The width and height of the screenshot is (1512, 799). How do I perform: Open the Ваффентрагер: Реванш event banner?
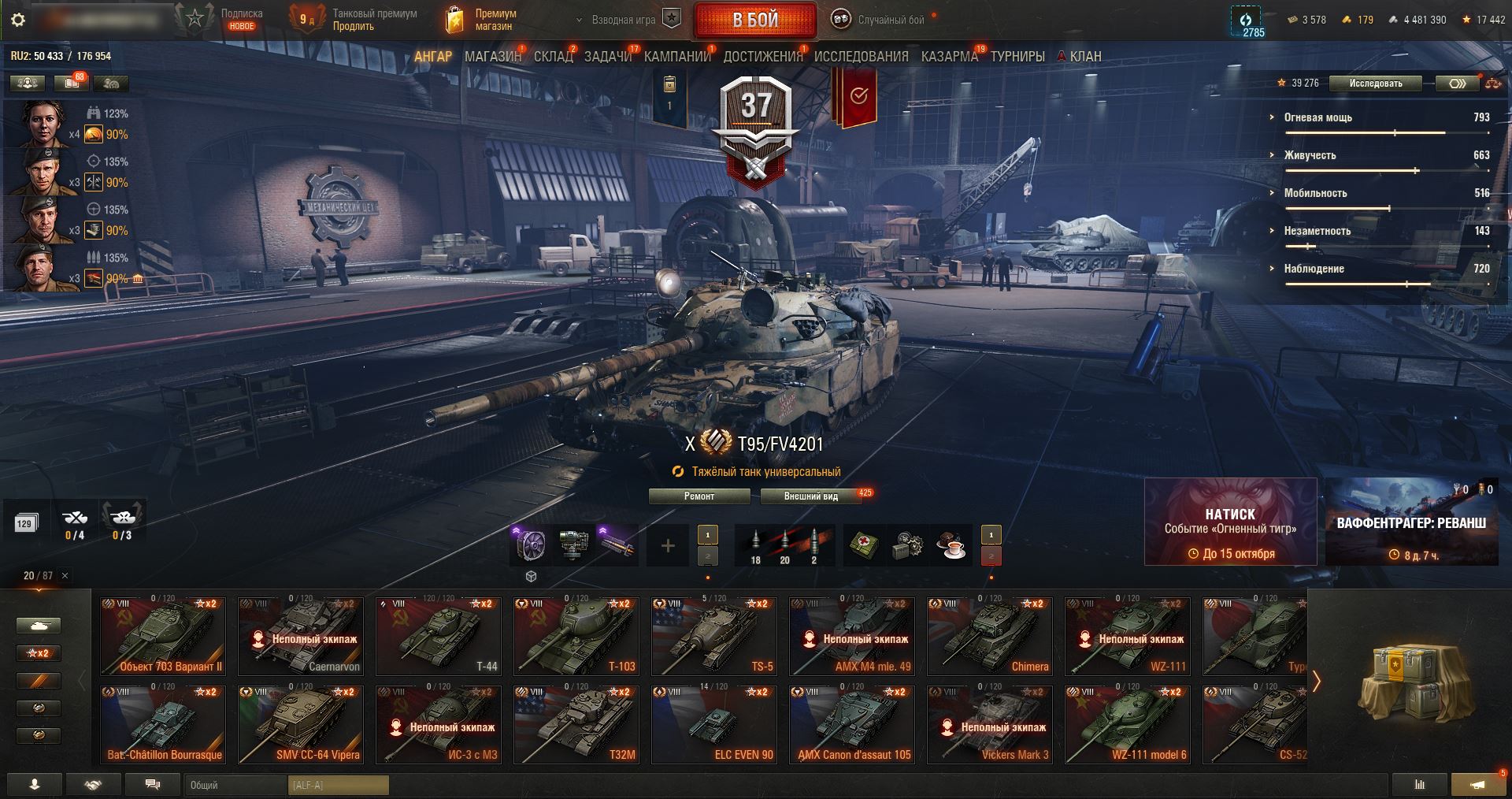(1411, 522)
